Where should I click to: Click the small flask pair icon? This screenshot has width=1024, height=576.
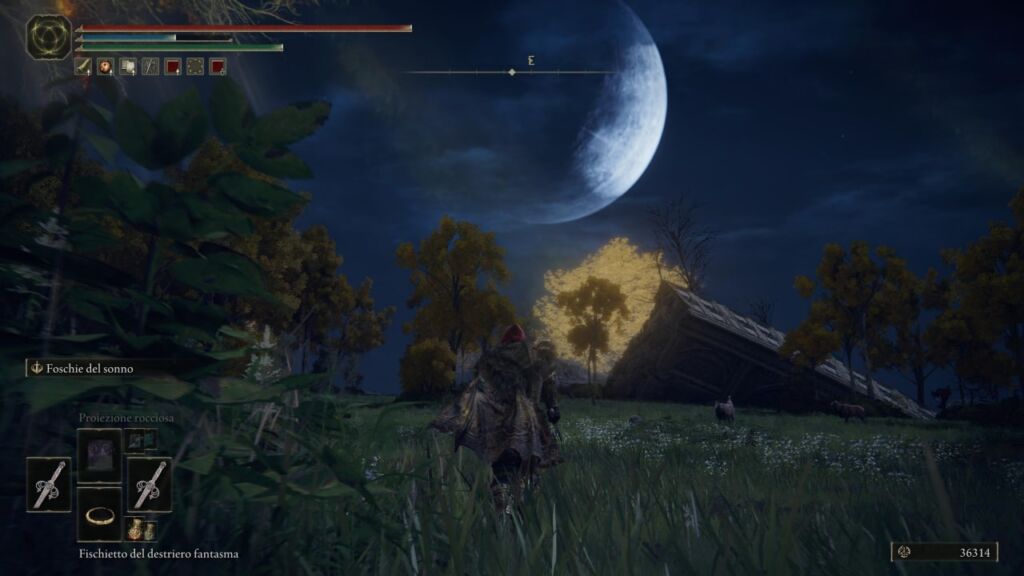[x=140, y=529]
